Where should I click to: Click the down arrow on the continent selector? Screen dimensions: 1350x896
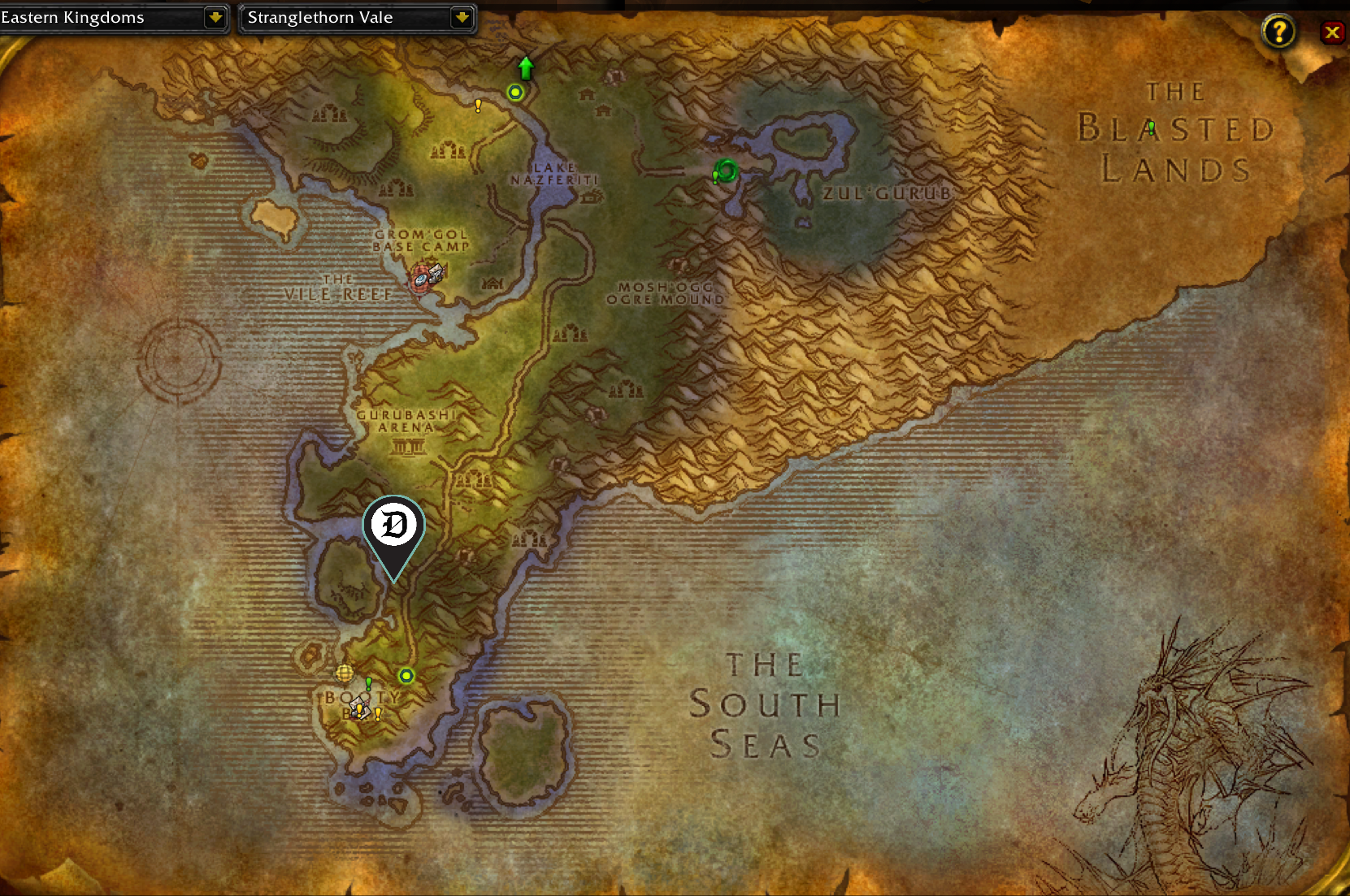coord(214,17)
